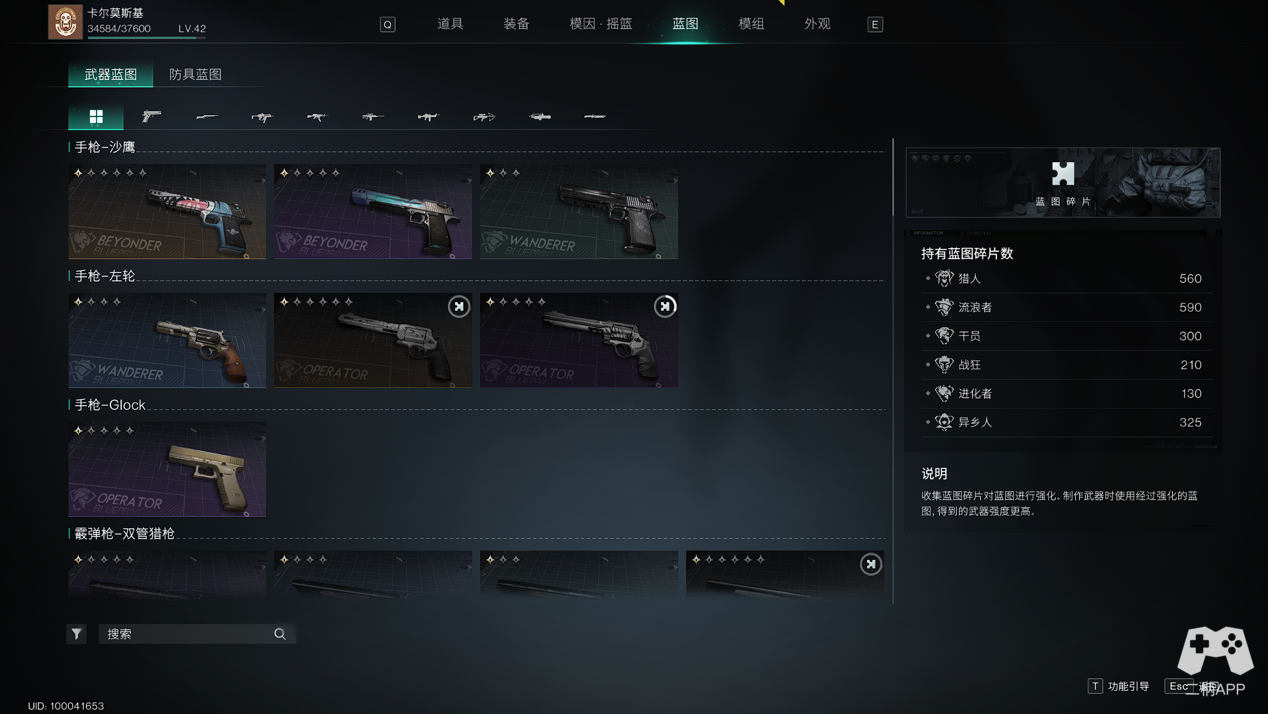Screen dimensions: 1268x714
Task: Open the 外观 appearance tab
Action: pos(817,24)
